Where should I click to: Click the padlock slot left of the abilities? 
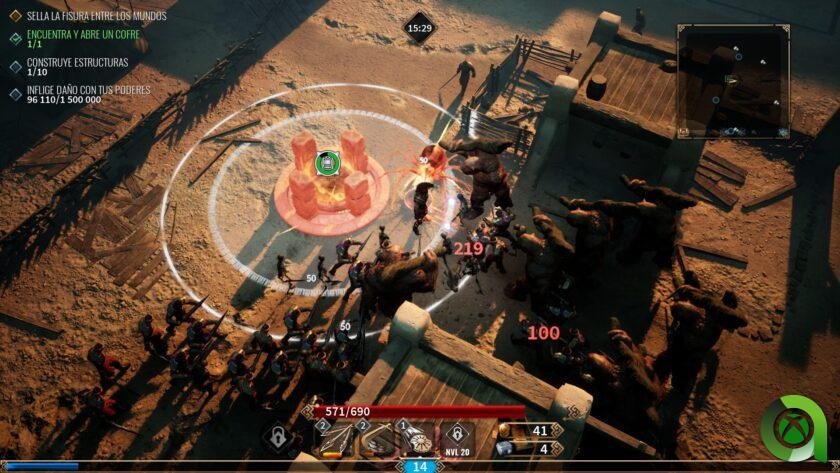pos(279,437)
